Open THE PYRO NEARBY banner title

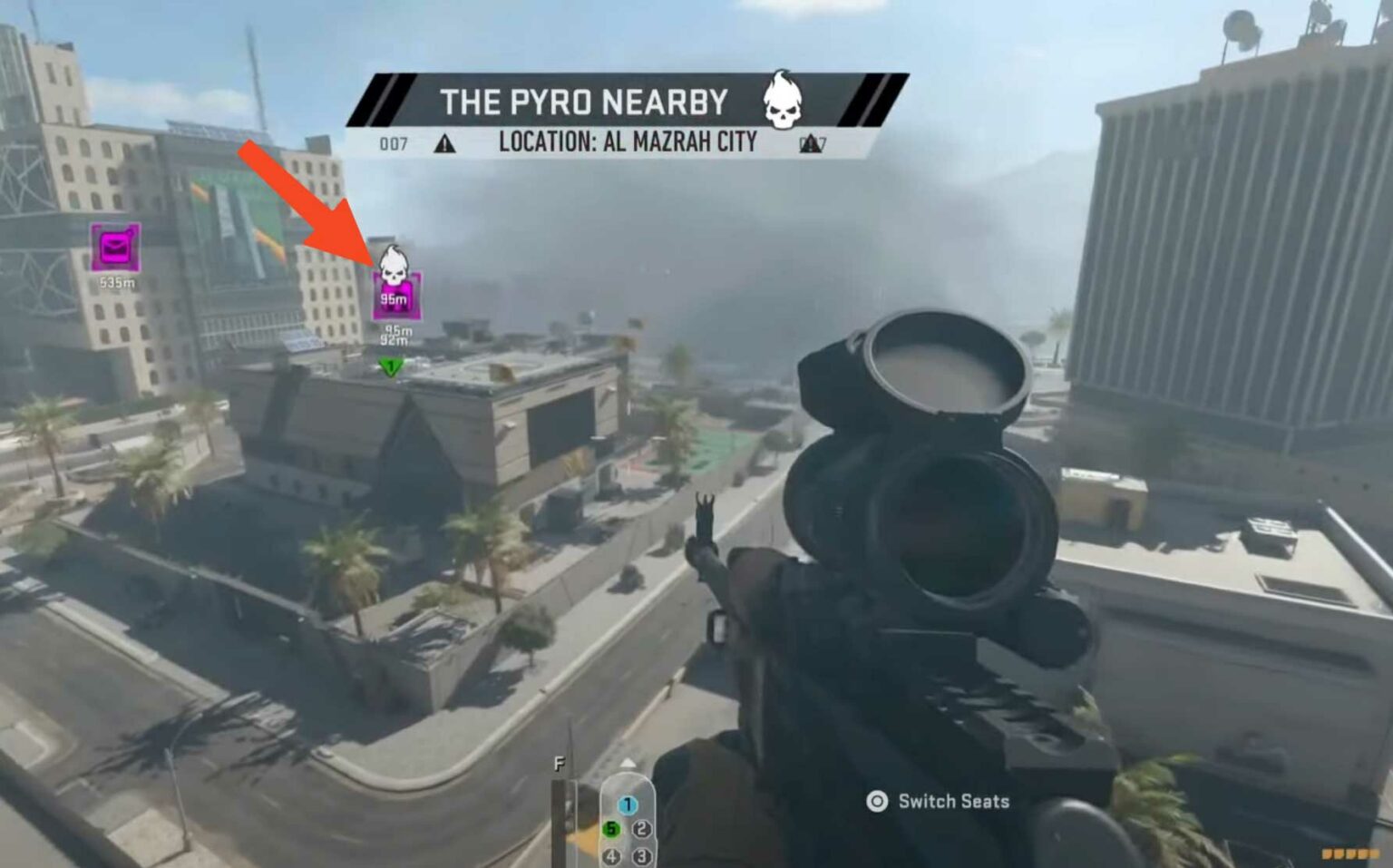588,100
